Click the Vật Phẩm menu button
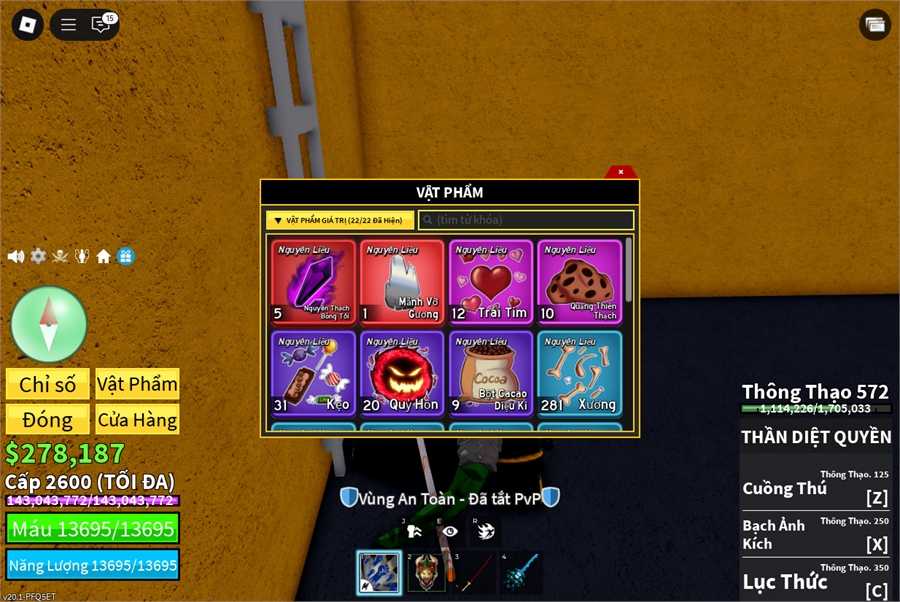 click(x=137, y=384)
